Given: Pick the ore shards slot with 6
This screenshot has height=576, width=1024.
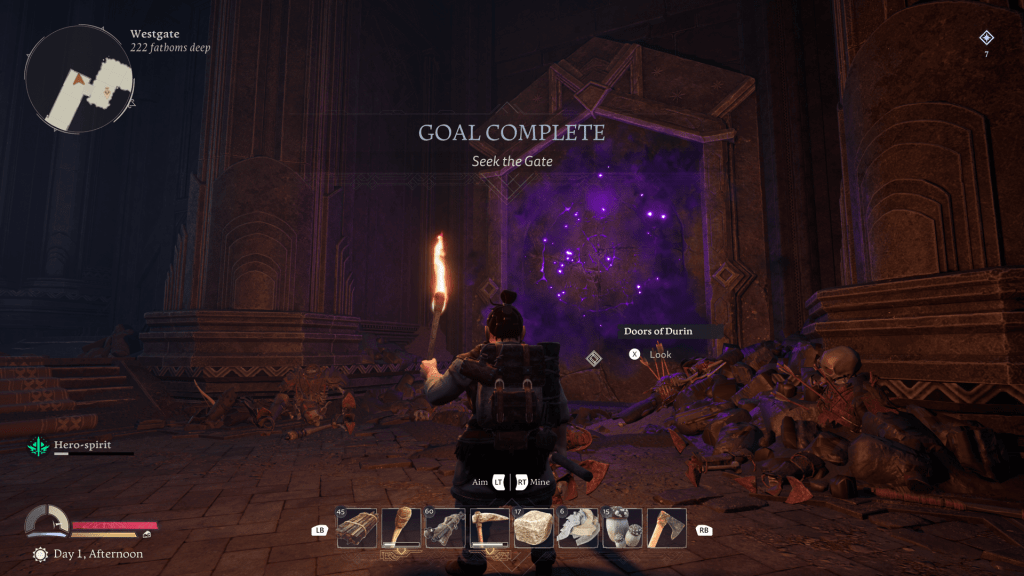Looking at the screenshot, I should (x=578, y=528).
